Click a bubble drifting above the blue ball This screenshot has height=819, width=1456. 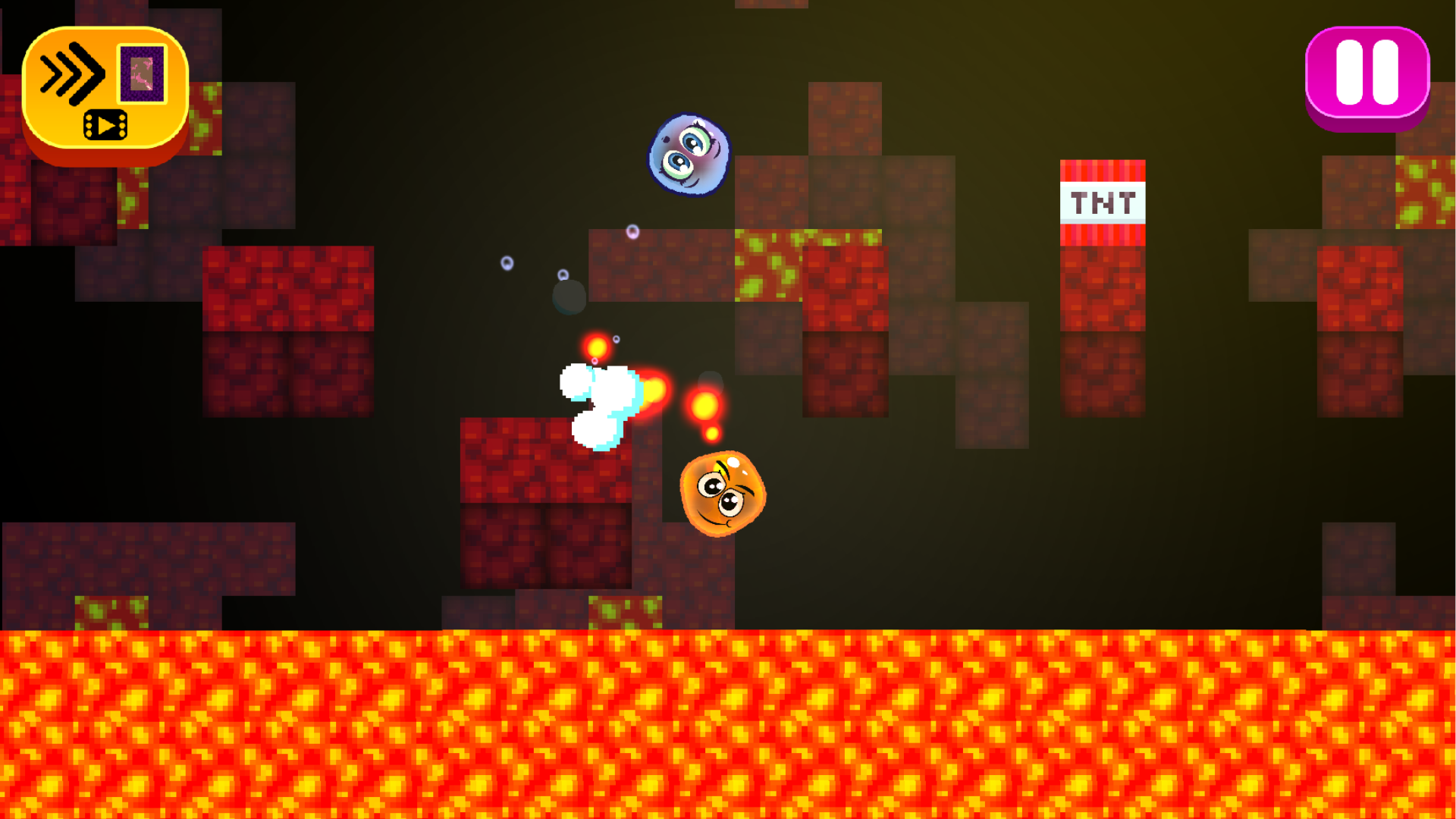(x=634, y=231)
